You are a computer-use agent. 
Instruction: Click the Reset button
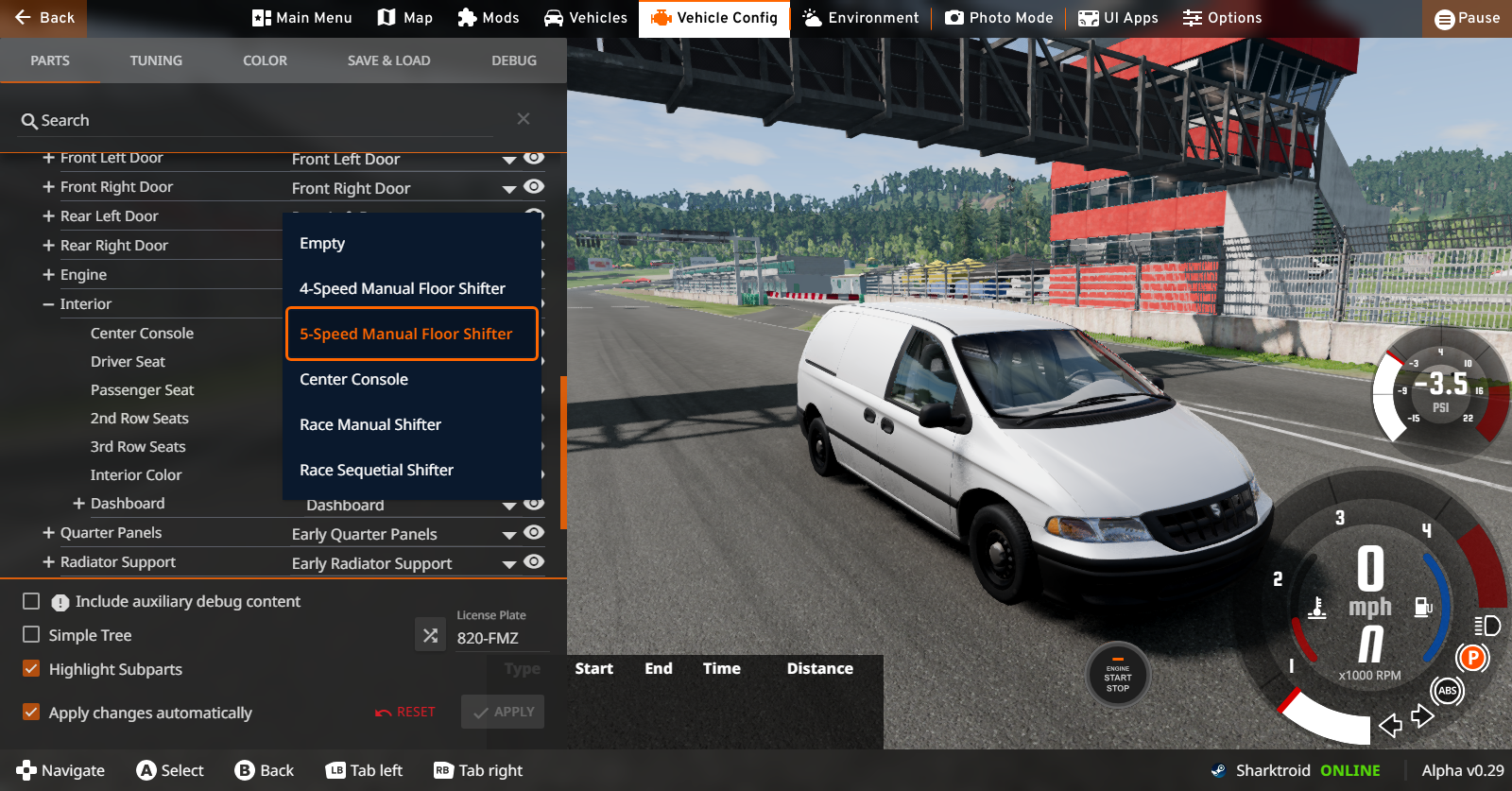click(405, 712)
